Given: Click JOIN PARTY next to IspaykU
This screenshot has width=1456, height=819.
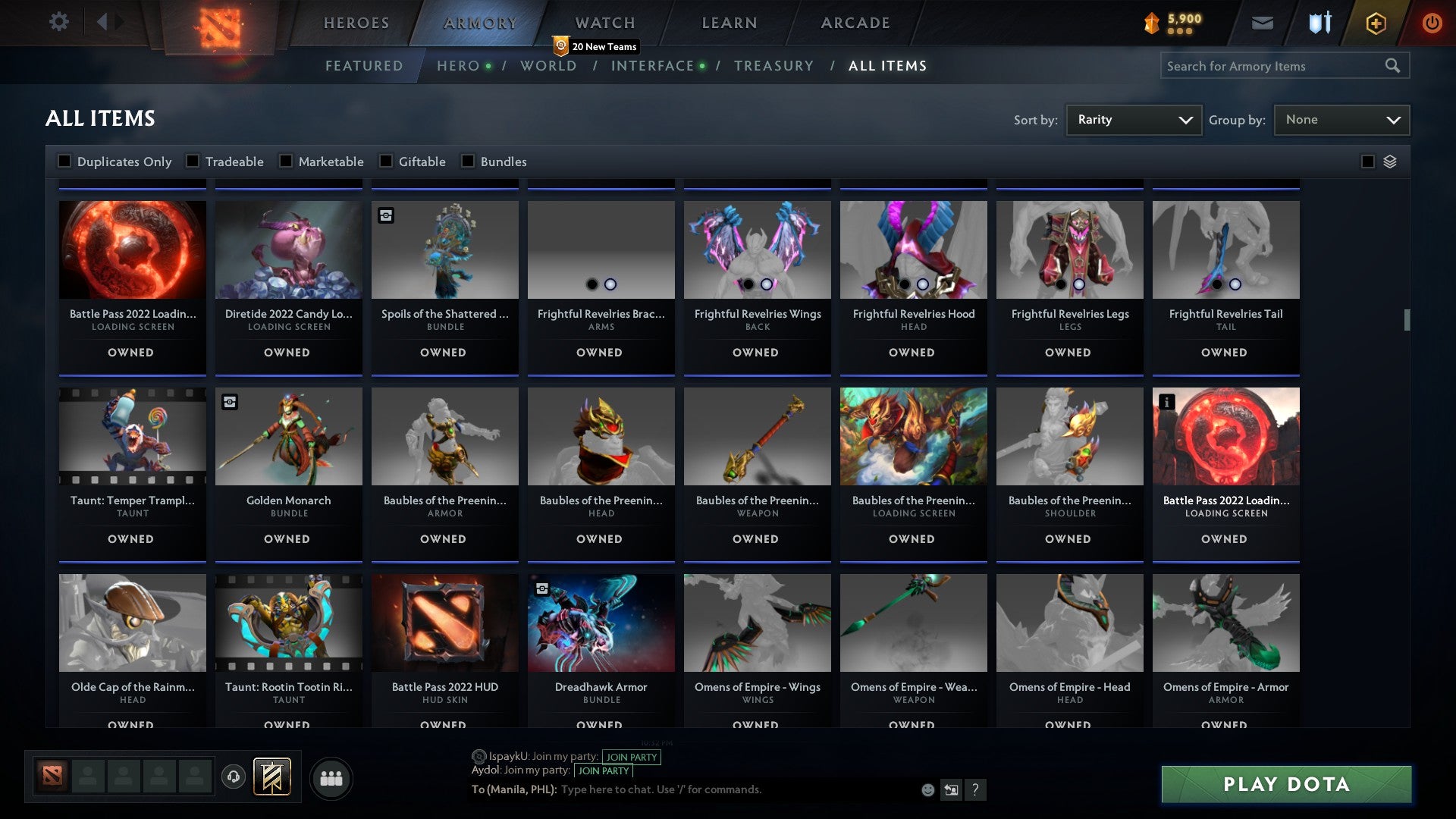Looking at the screenshot, I should pos(632,757).
